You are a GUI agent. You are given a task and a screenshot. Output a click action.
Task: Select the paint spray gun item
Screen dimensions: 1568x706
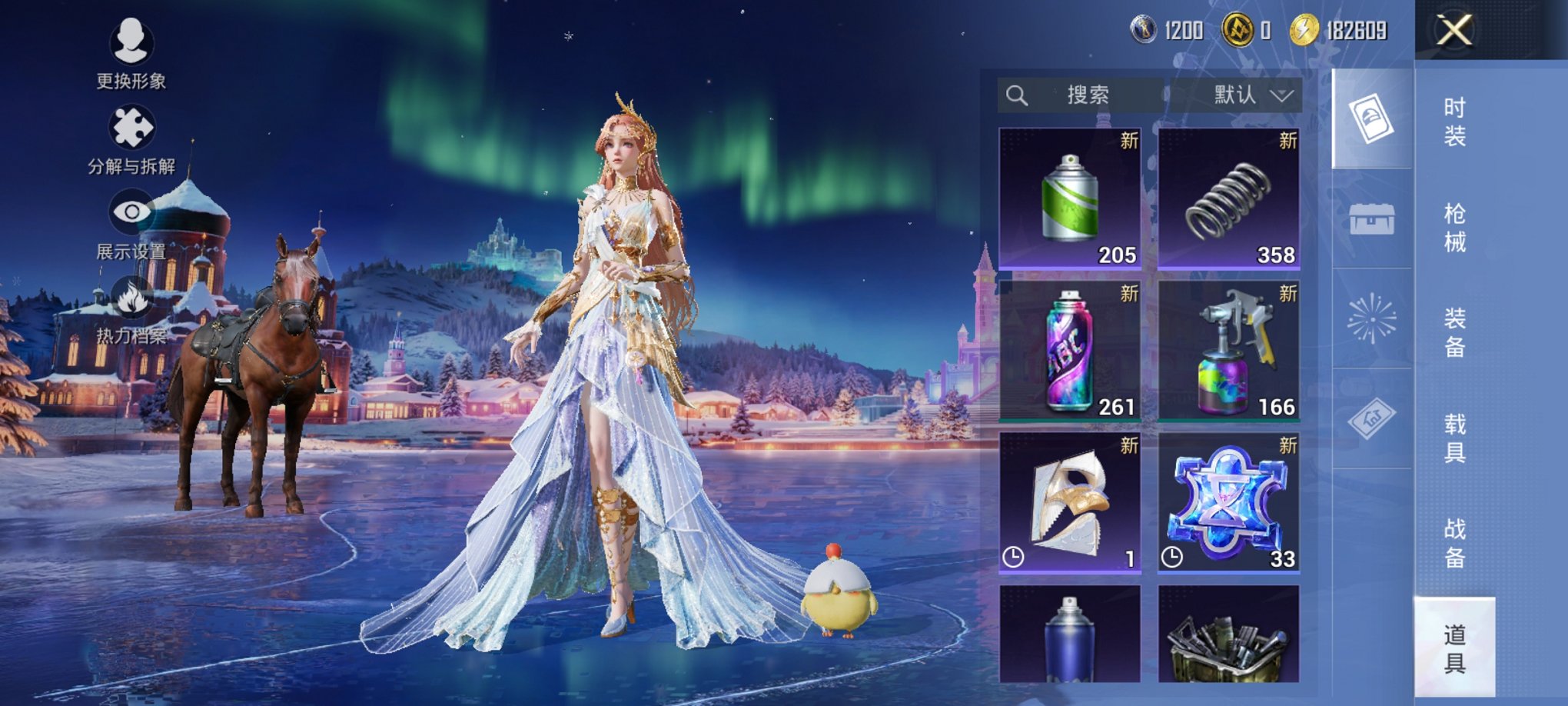coord(1228,351)
